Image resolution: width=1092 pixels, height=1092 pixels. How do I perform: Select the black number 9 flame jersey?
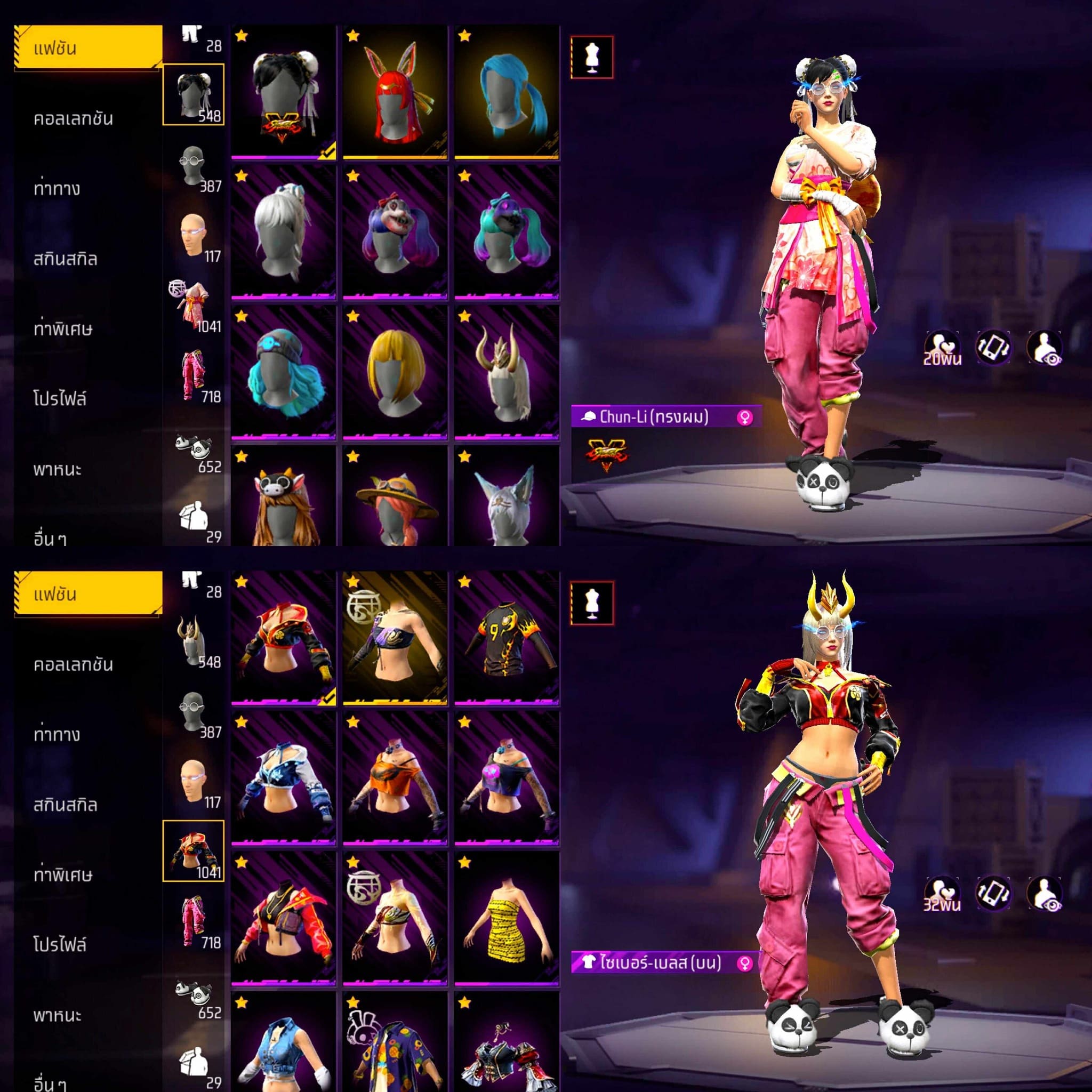point(507,639)
